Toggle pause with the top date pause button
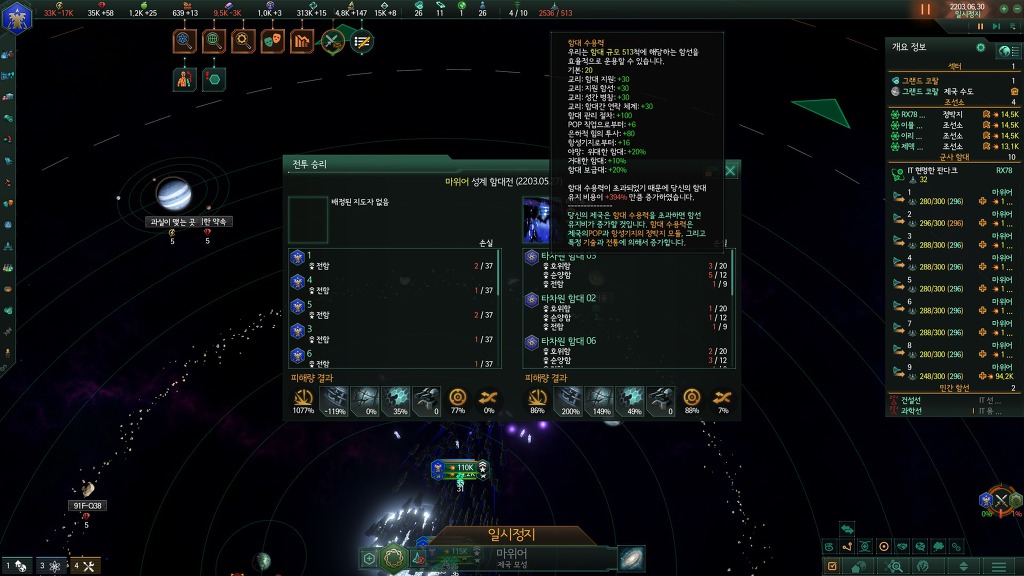1024x576 pixels. (925, 9)
